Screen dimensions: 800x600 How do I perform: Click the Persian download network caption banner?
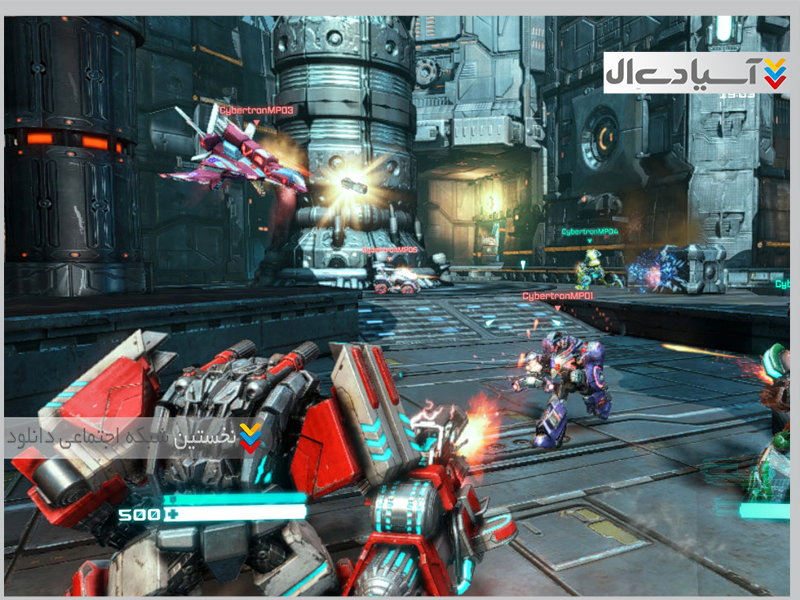point(135,438)
